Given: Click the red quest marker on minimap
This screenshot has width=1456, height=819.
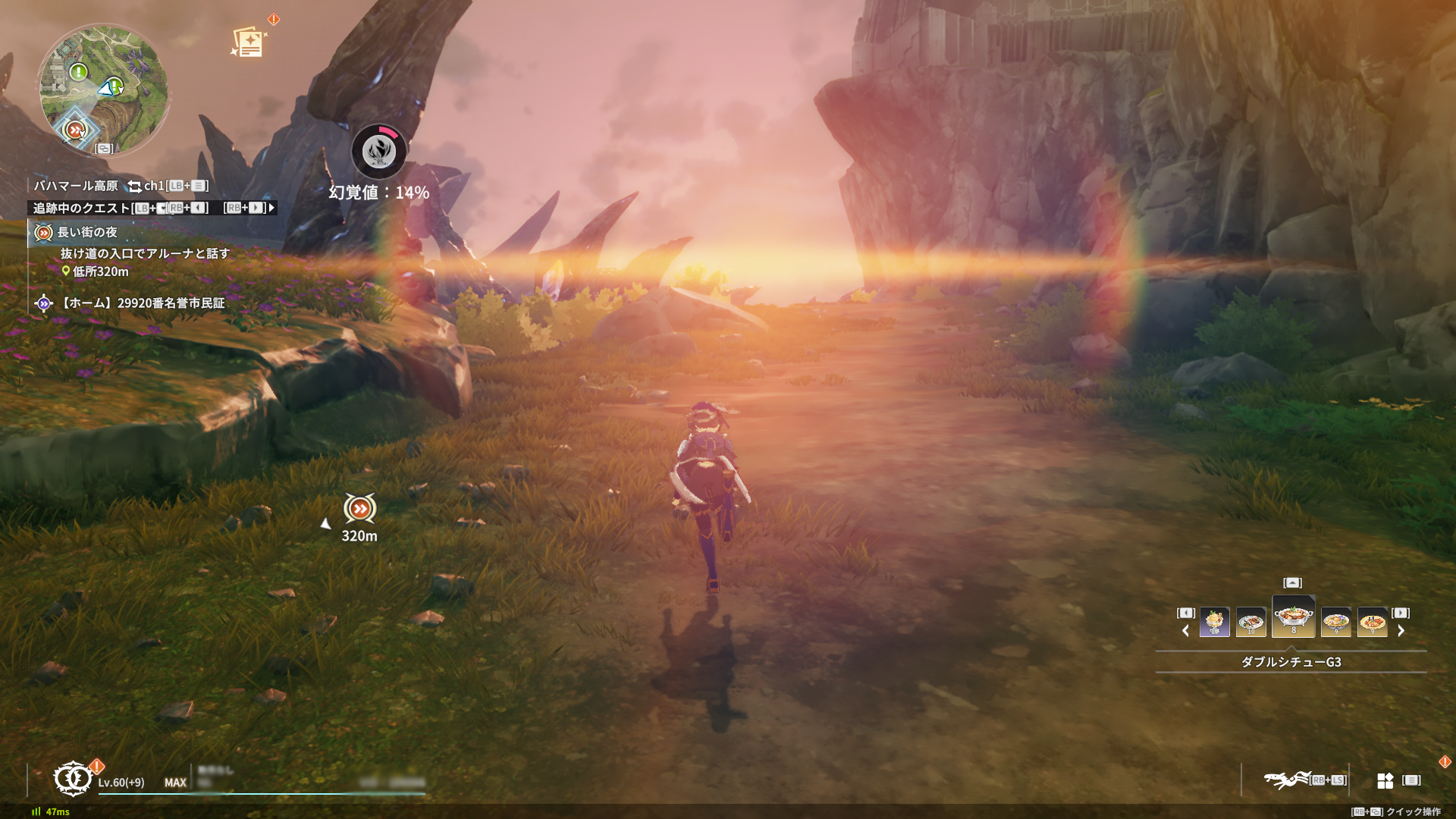Looking at the screenshot, I should pos(74,130).
